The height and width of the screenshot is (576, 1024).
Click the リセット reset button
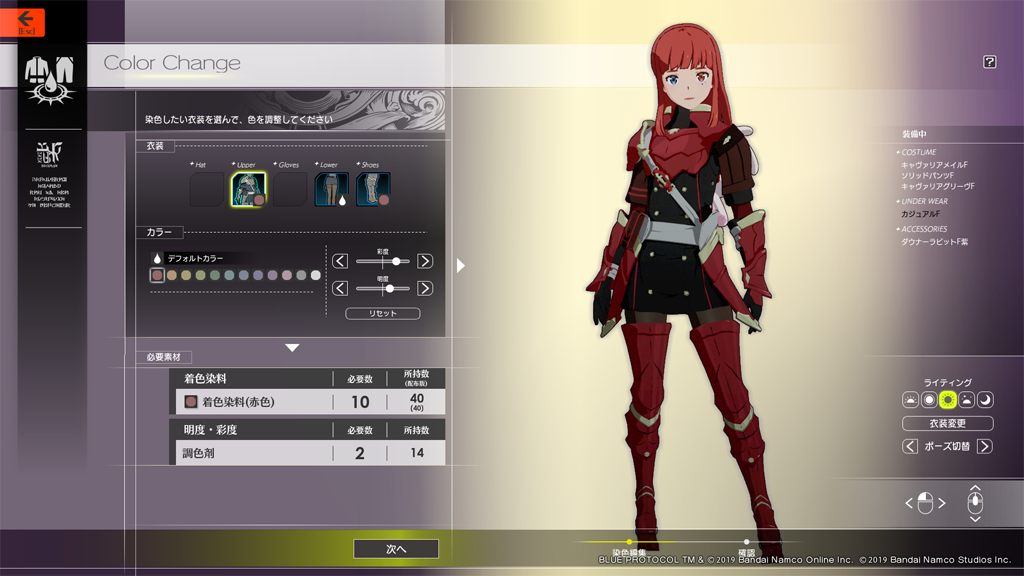(382, 313)
